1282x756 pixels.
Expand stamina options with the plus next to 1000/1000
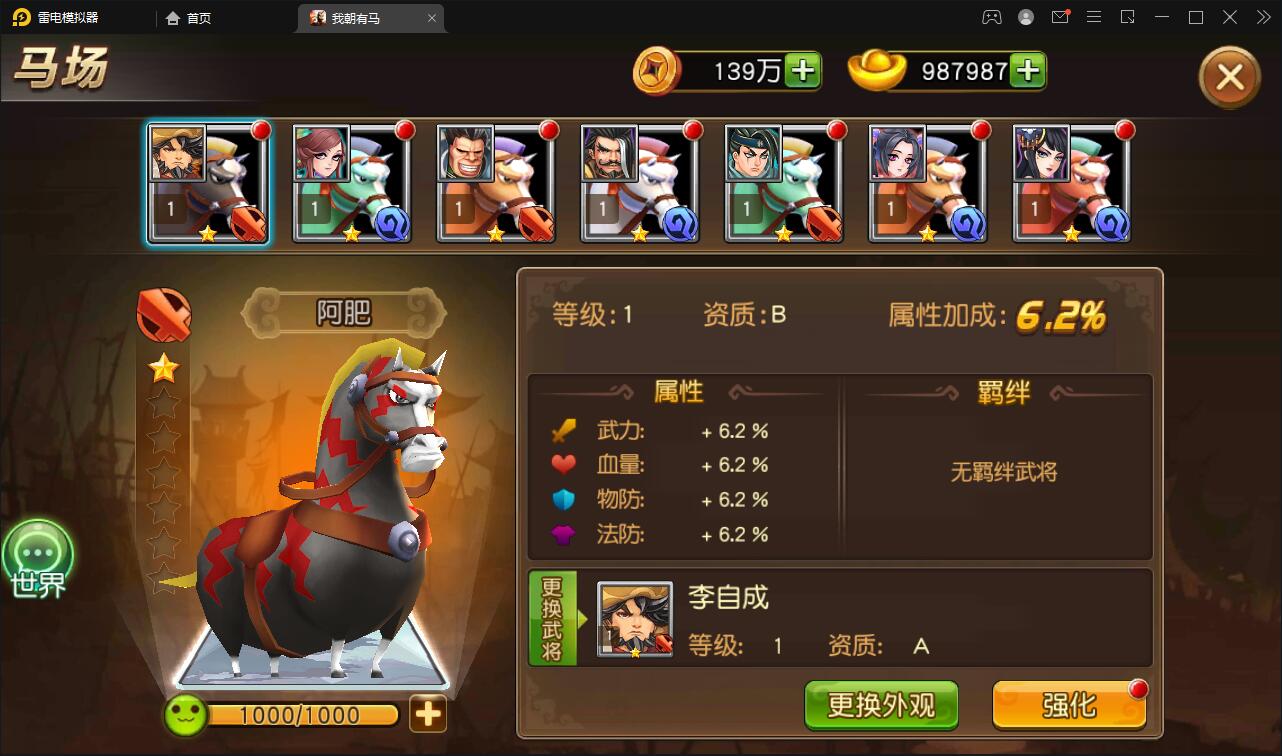tap(428, 716)
